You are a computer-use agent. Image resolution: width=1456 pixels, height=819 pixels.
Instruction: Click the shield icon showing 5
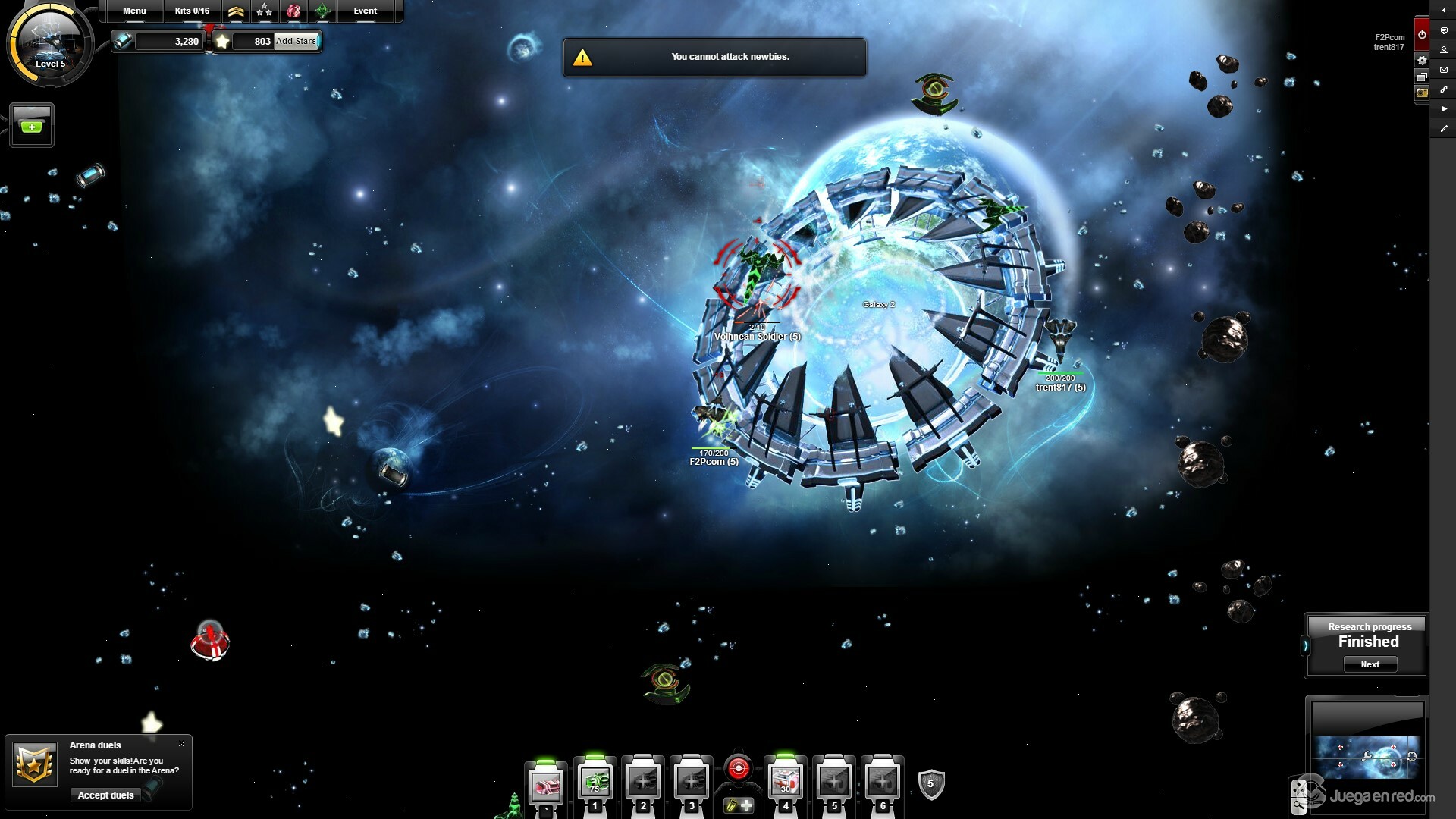click(x=930, y=784)
